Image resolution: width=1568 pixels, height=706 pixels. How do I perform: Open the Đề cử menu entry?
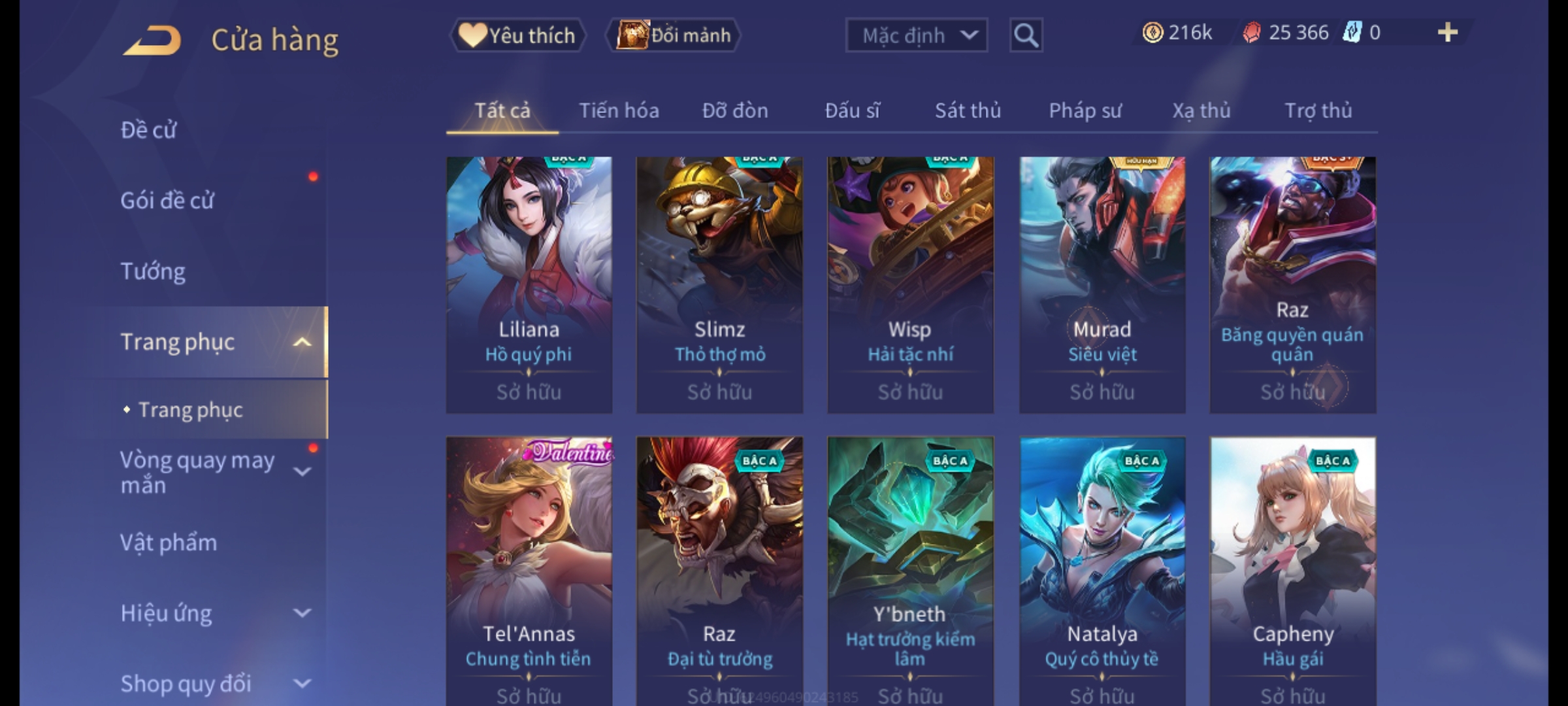click(x=149, y=130)
